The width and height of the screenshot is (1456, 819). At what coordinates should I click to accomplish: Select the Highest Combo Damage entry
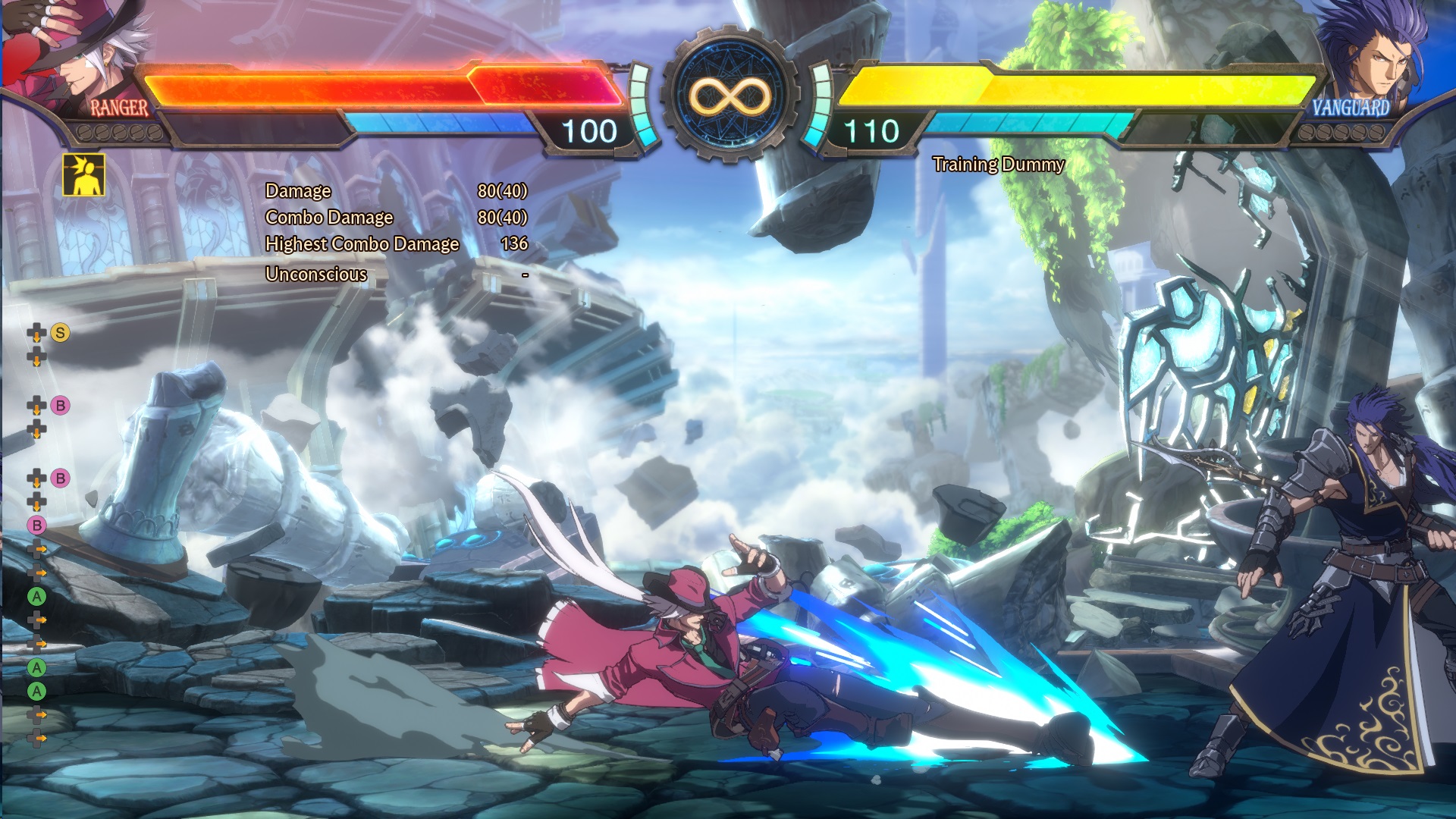(x=362, y=246)
